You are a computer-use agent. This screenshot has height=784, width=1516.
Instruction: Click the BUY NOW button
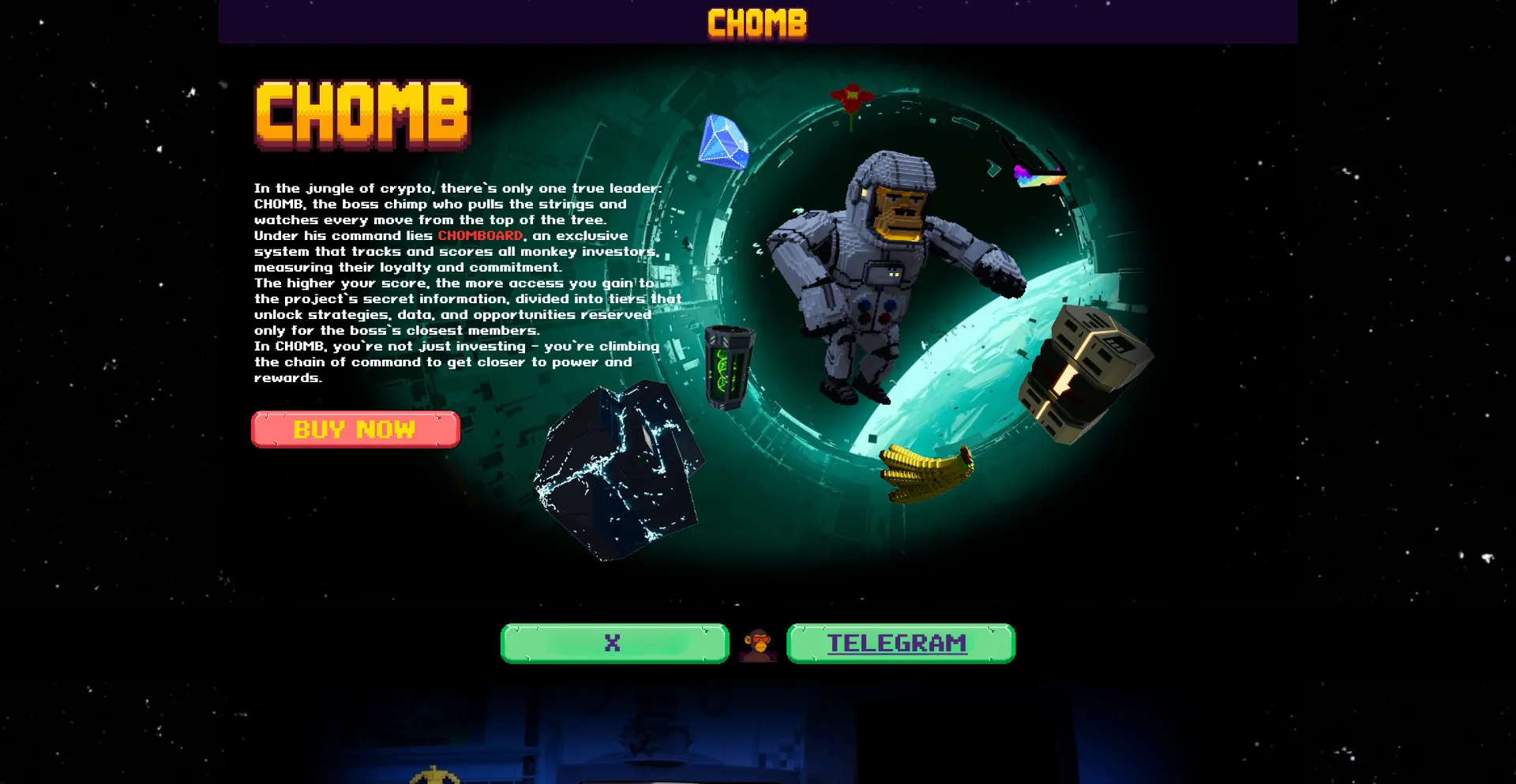coord(354,429)
